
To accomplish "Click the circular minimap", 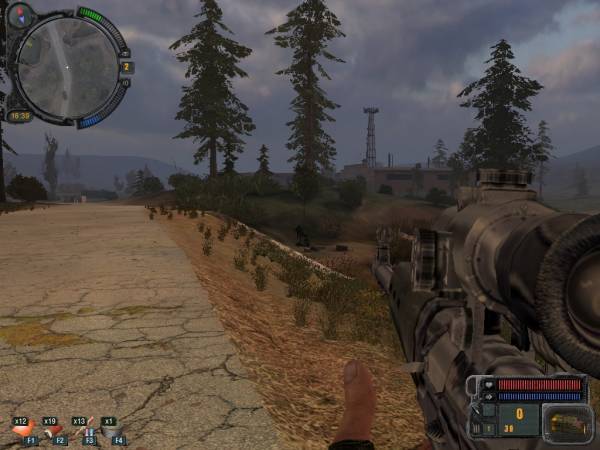I will (x=67, y=67).
